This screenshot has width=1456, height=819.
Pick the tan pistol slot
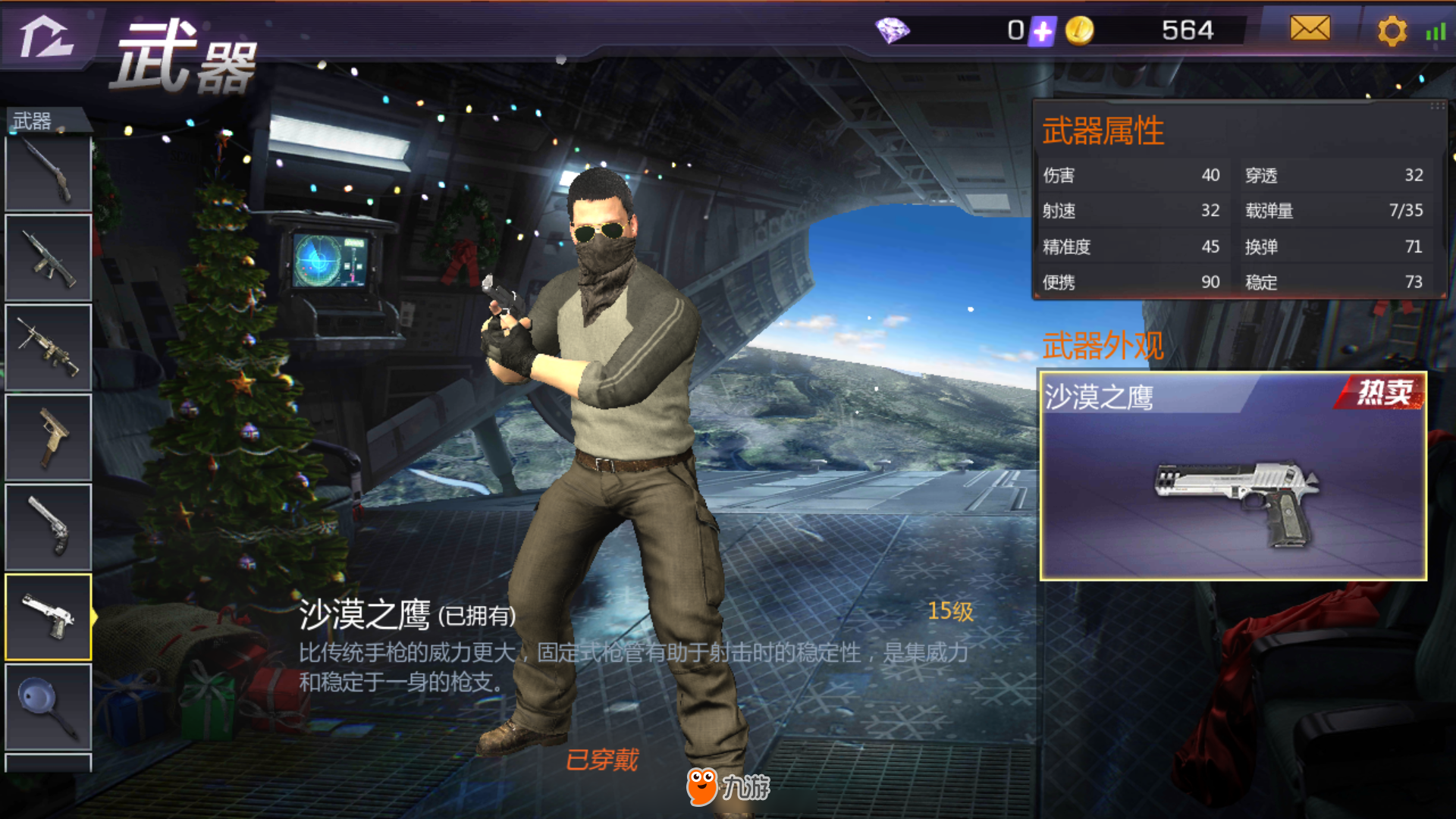point(49,438)
